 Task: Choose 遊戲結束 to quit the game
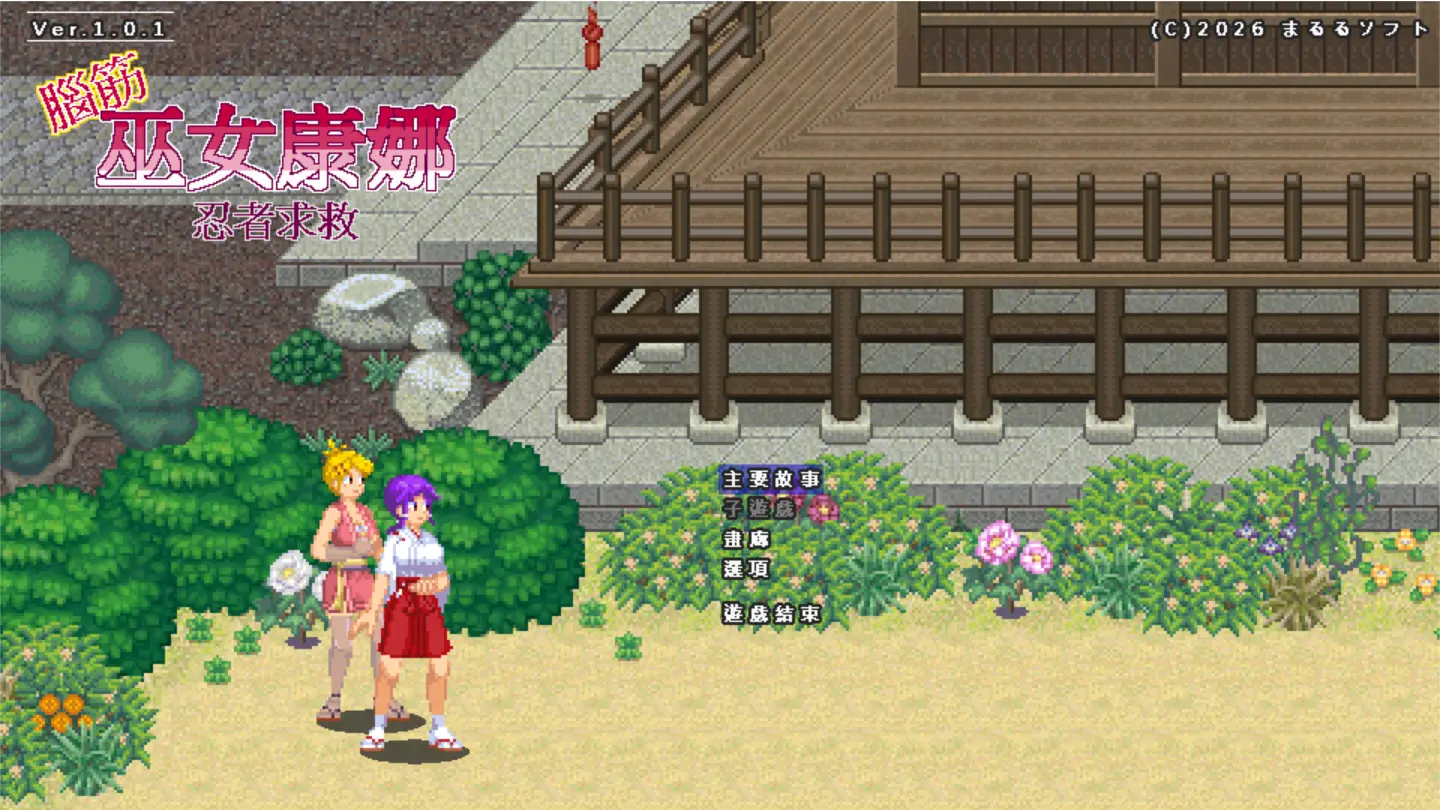pyautogui.click(x=770, y=613)
